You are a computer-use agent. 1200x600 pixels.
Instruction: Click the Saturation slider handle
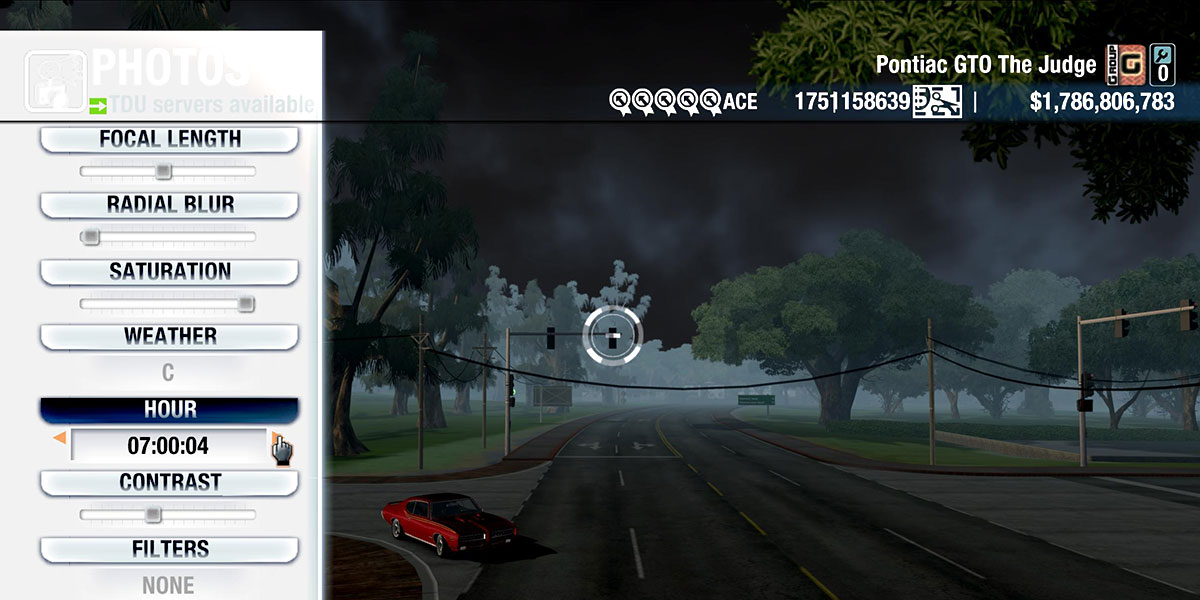tap(245, 304)
